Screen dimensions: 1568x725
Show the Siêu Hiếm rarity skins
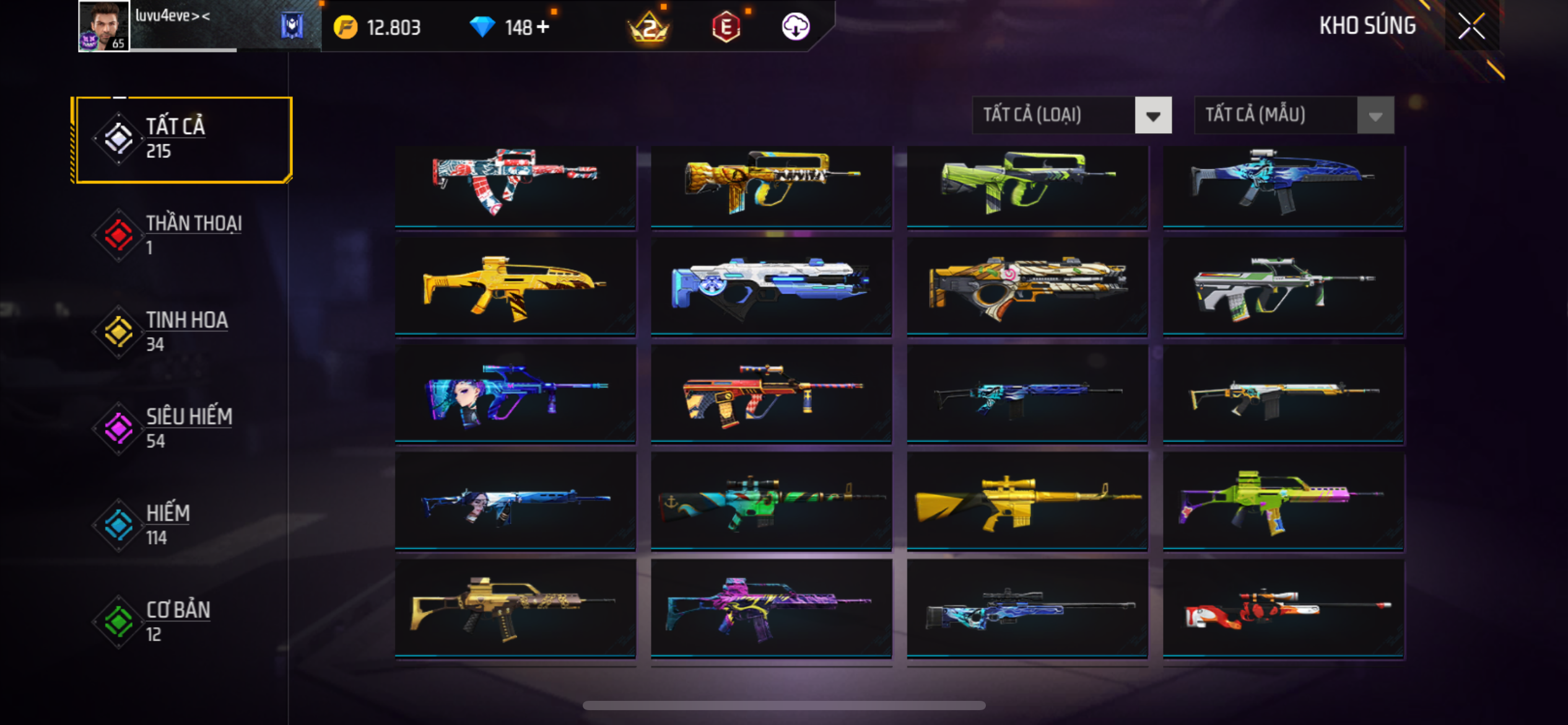182,429
